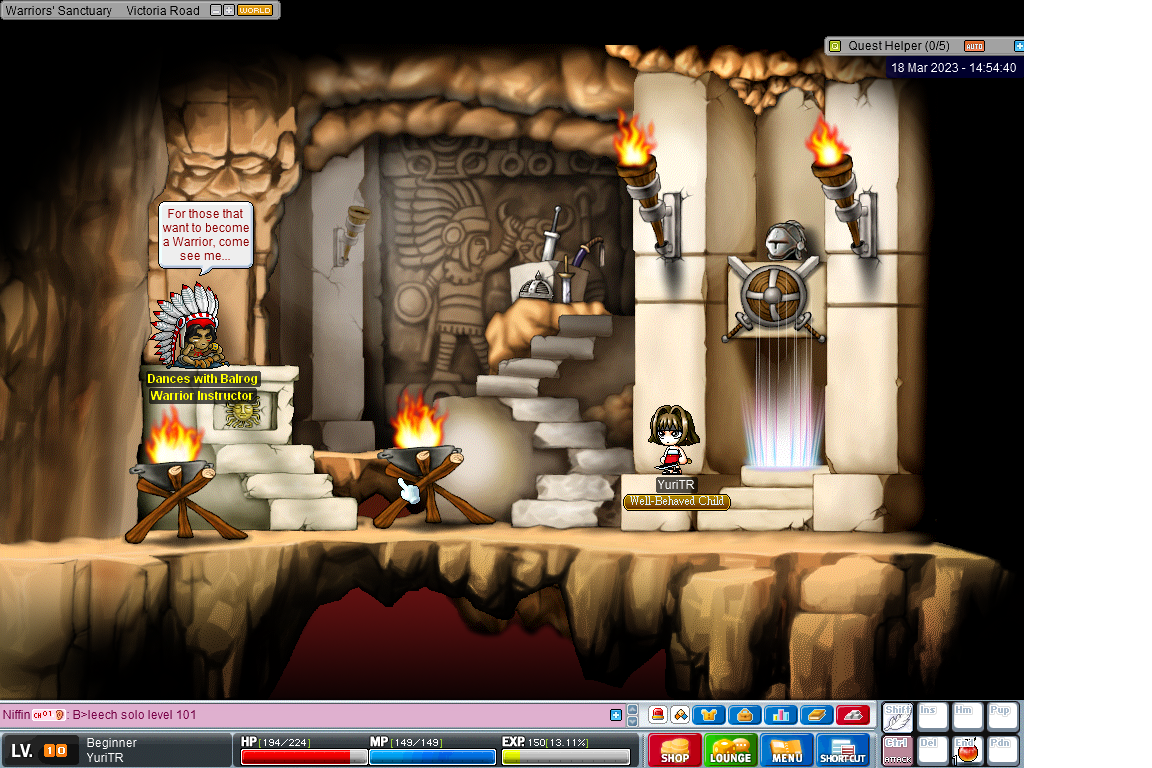The height and width of the screenshot is (768, 1152).
Task: Open the equipment shirt icon
Action: [709, 715]
